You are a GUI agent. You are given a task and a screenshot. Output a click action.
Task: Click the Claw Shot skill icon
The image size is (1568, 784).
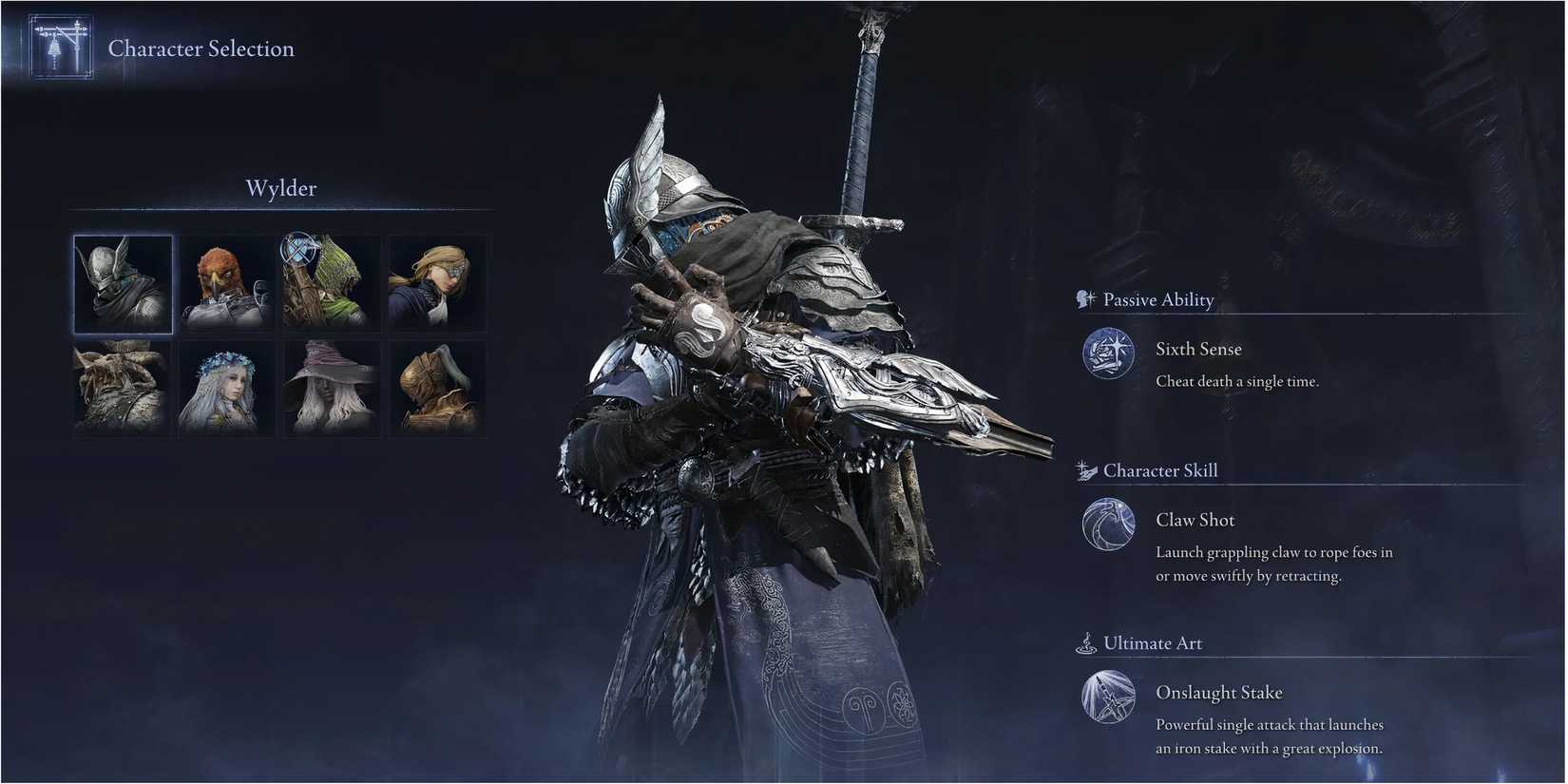coord(1107,526)
